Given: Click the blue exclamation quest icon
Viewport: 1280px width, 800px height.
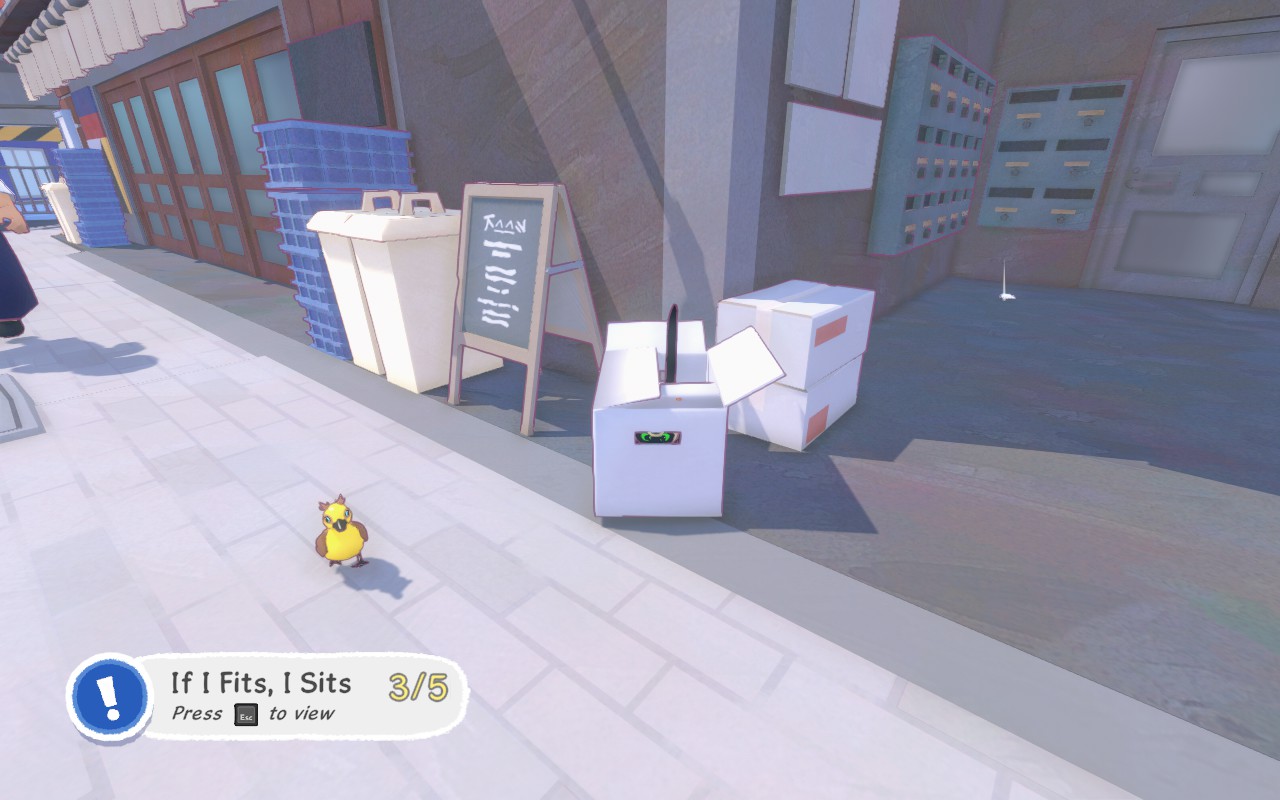Looking at the screenshot, I should click(111, 697).
